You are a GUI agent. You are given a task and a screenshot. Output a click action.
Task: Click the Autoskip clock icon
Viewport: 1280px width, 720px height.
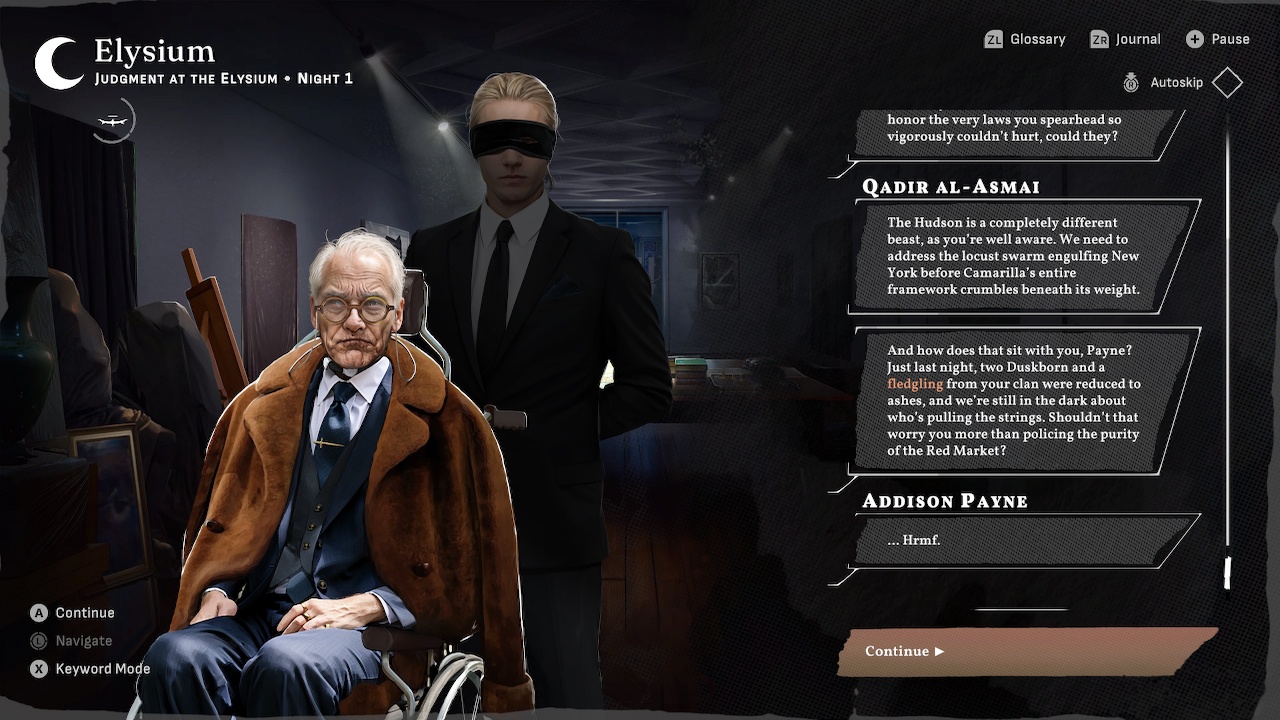tap(1131, 83)
